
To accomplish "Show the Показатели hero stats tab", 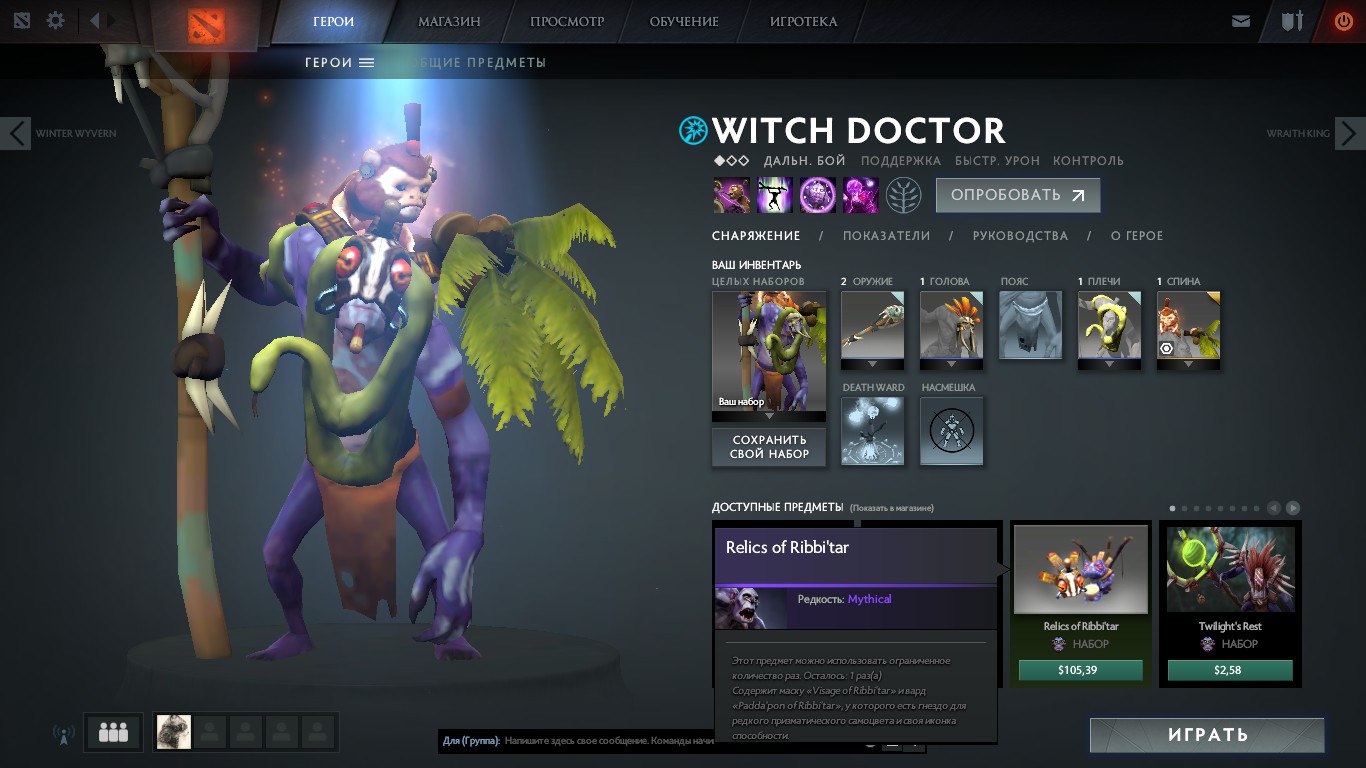I will click(x=886, y=236).
